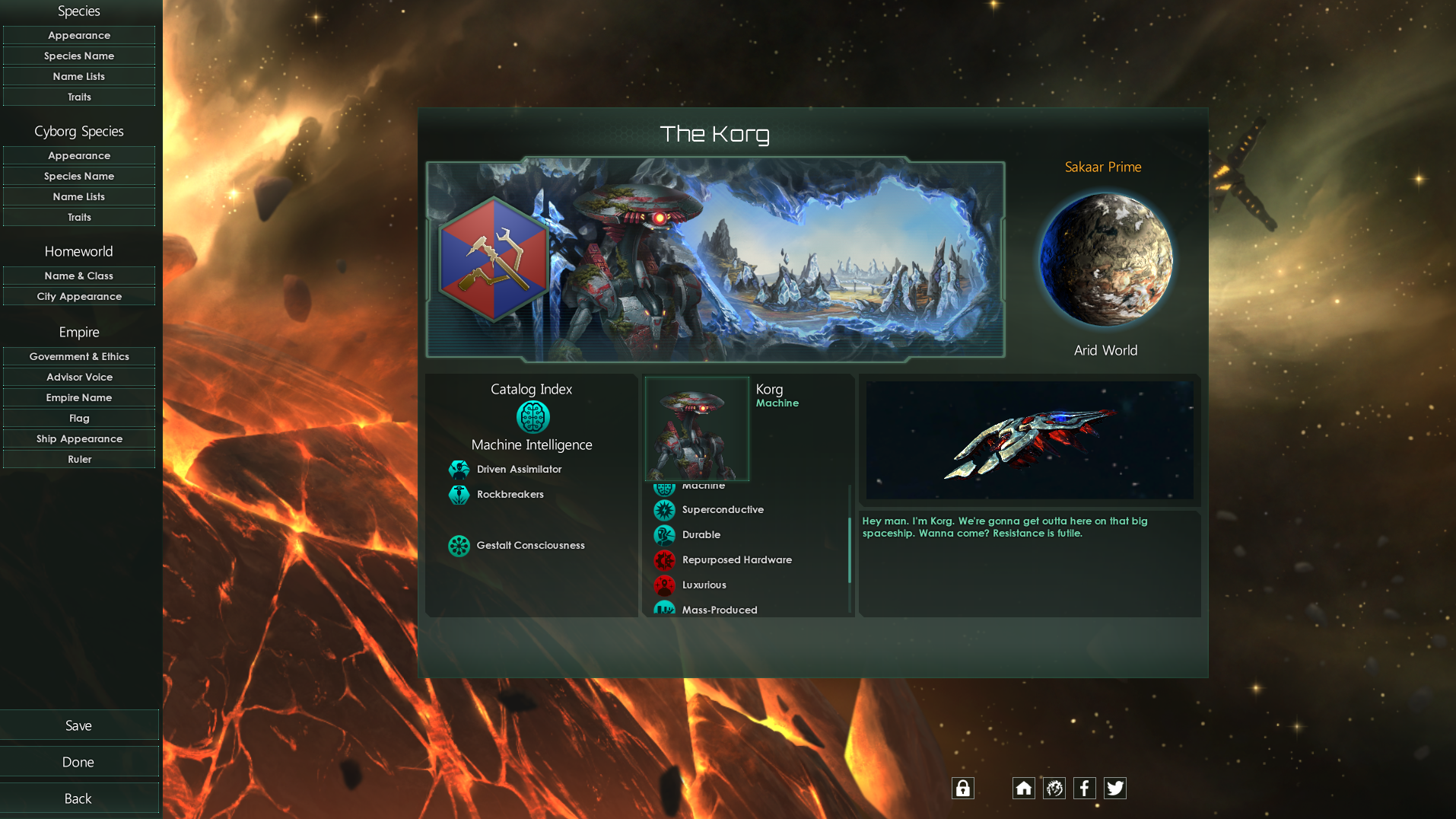Screen dimensions: 1456x819
Task: Click the Superconductive trait icon
Action: click(665, 509)
